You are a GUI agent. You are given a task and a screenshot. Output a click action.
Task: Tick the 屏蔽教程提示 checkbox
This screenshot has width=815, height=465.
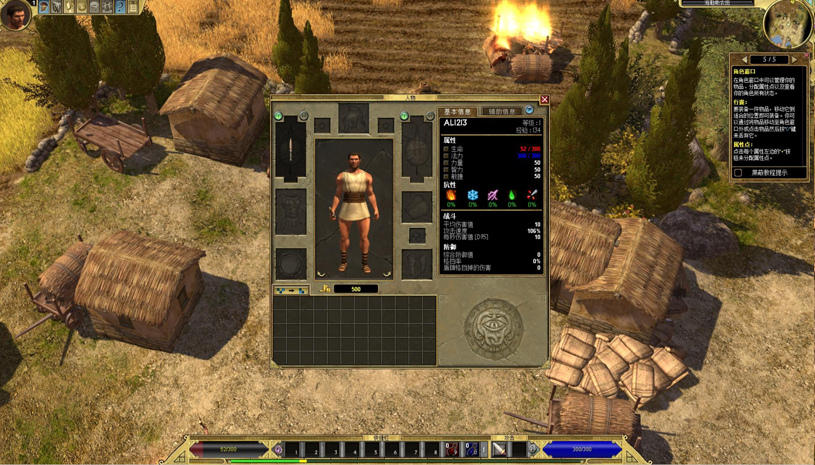738,173
